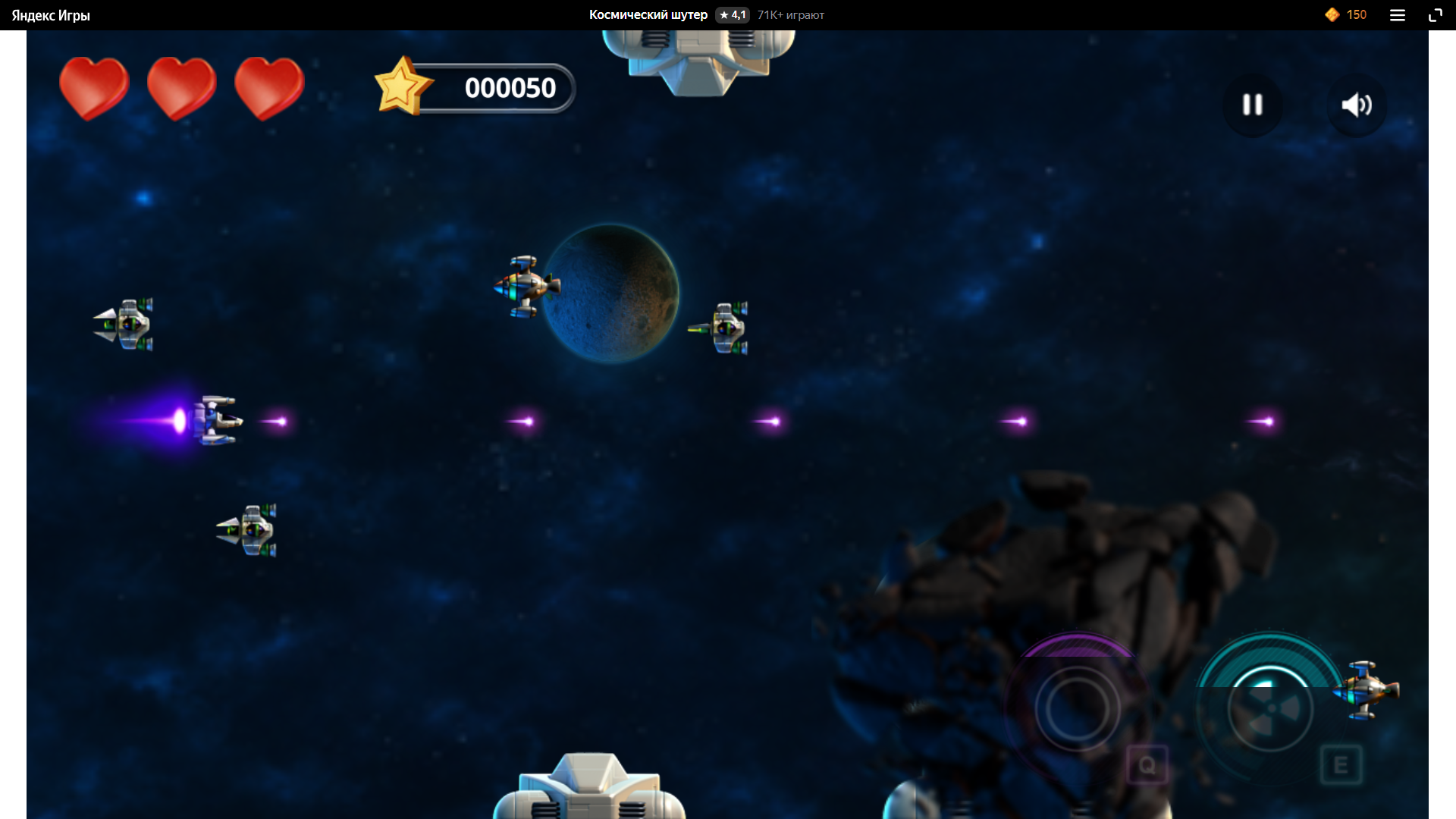Toggle the speaker audio control
Viewport: 1456px width, 819px height.
[1357, 105]
